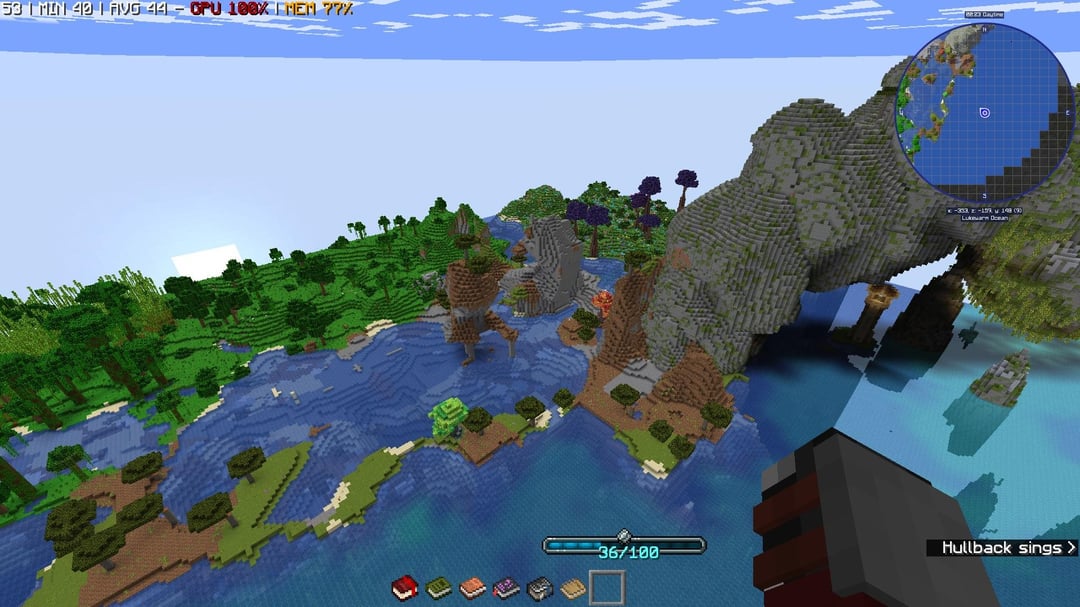The height and width of the screenshot is (607, 1080).
Task: Click the highlighted empty hotbar slot
Action: pyautogui.click(x=607, y=588)
